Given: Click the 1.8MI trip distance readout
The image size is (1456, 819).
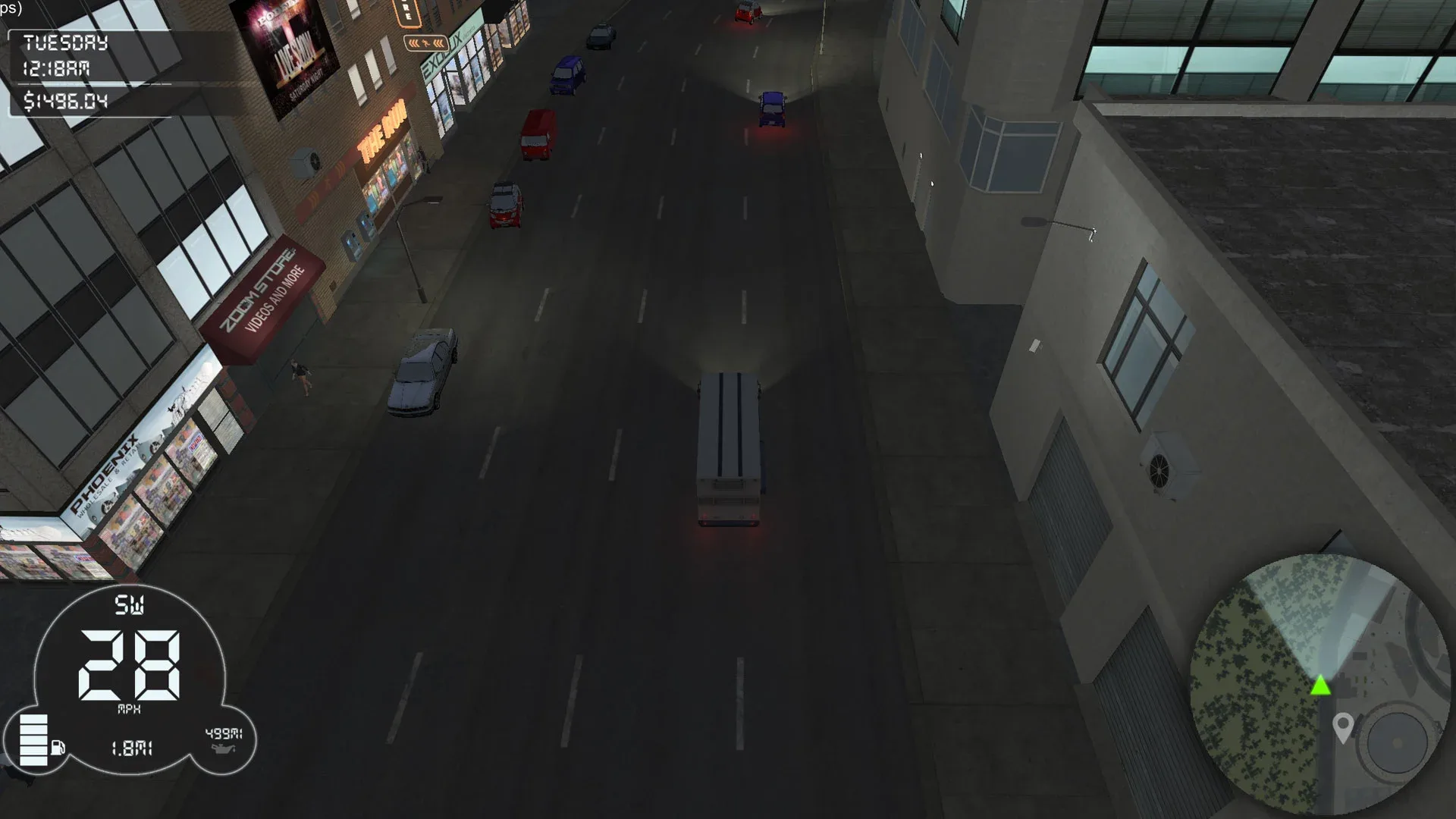Looking at the screenshot, I should pos(130,749).
